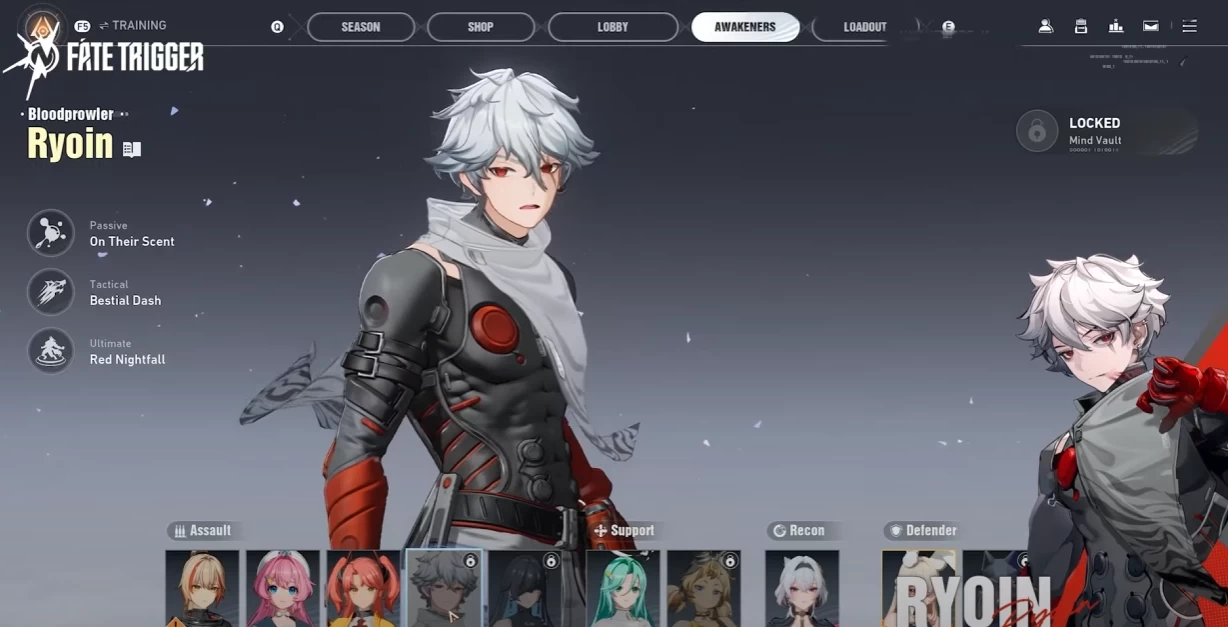
Task: Open the backpack inventory icon
Action: pyautogui.click(x=1081, y=27)
